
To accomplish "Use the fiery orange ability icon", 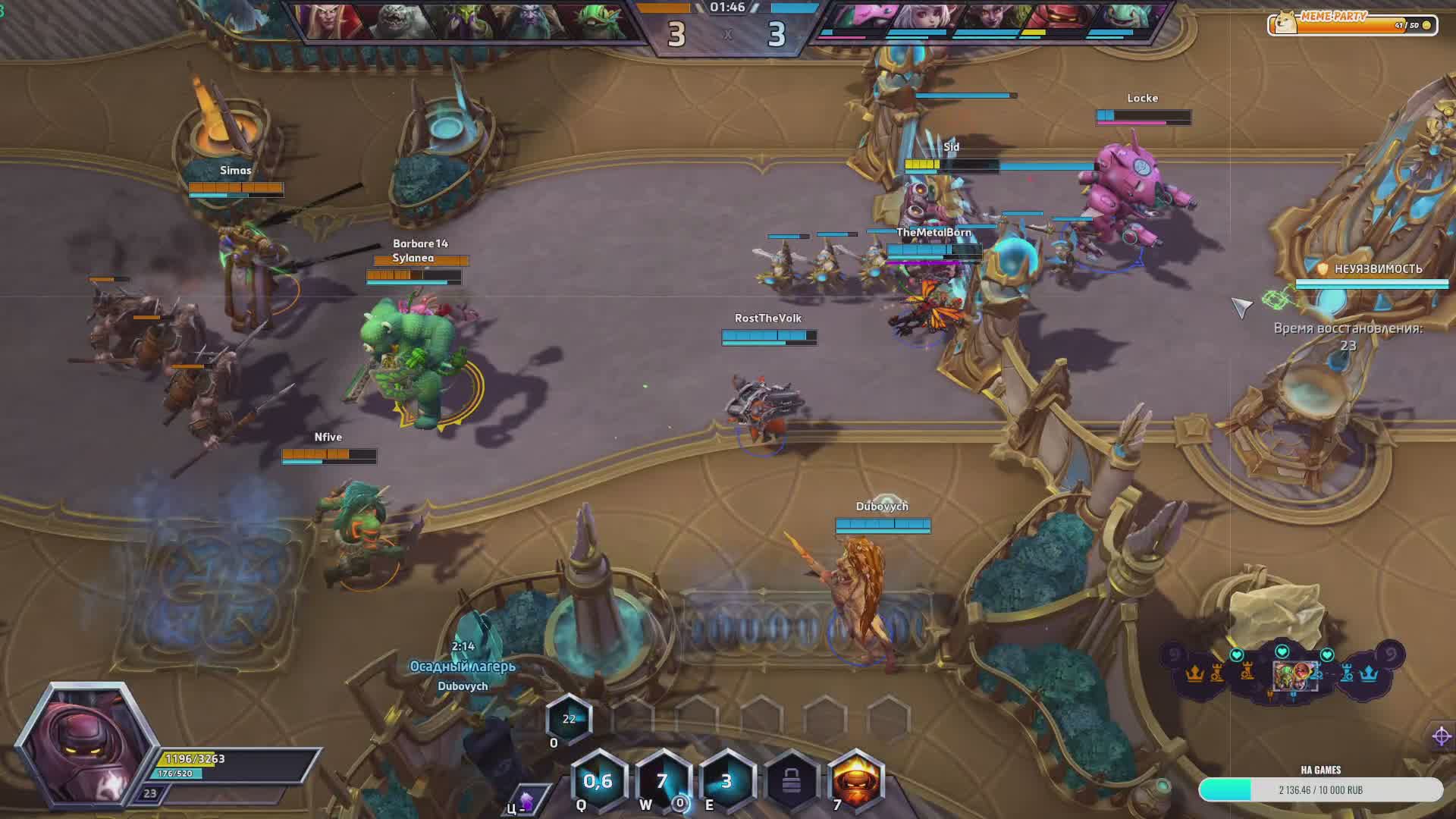I will pos(855,781).
